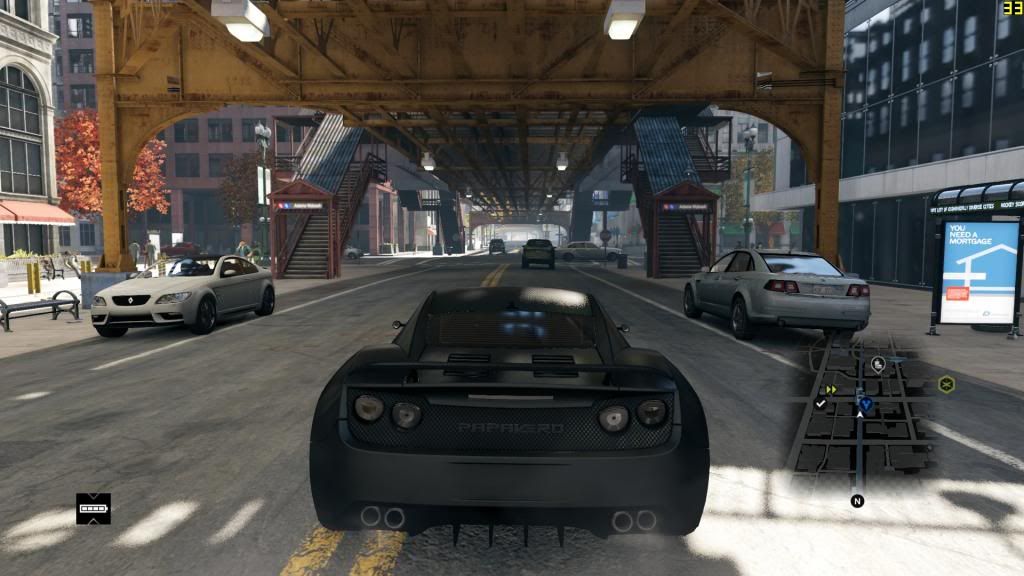Viewport: 1024px width, 576px height.
Task: Click the yellow double-arrow minimap marker
Action: click(x=830, y=389)
